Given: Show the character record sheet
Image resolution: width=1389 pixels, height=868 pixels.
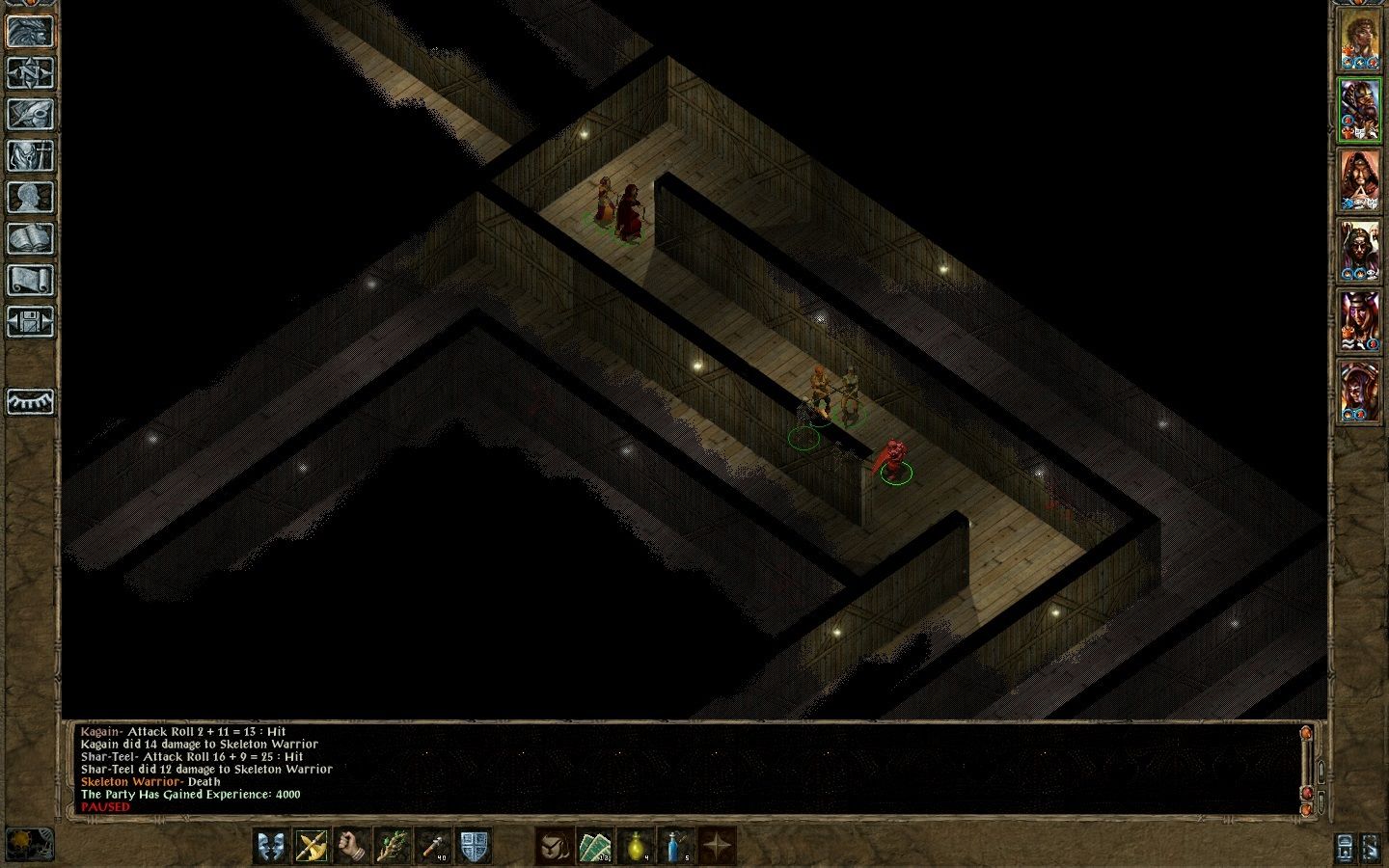Looking at the screenshot, I should point(30,197).
